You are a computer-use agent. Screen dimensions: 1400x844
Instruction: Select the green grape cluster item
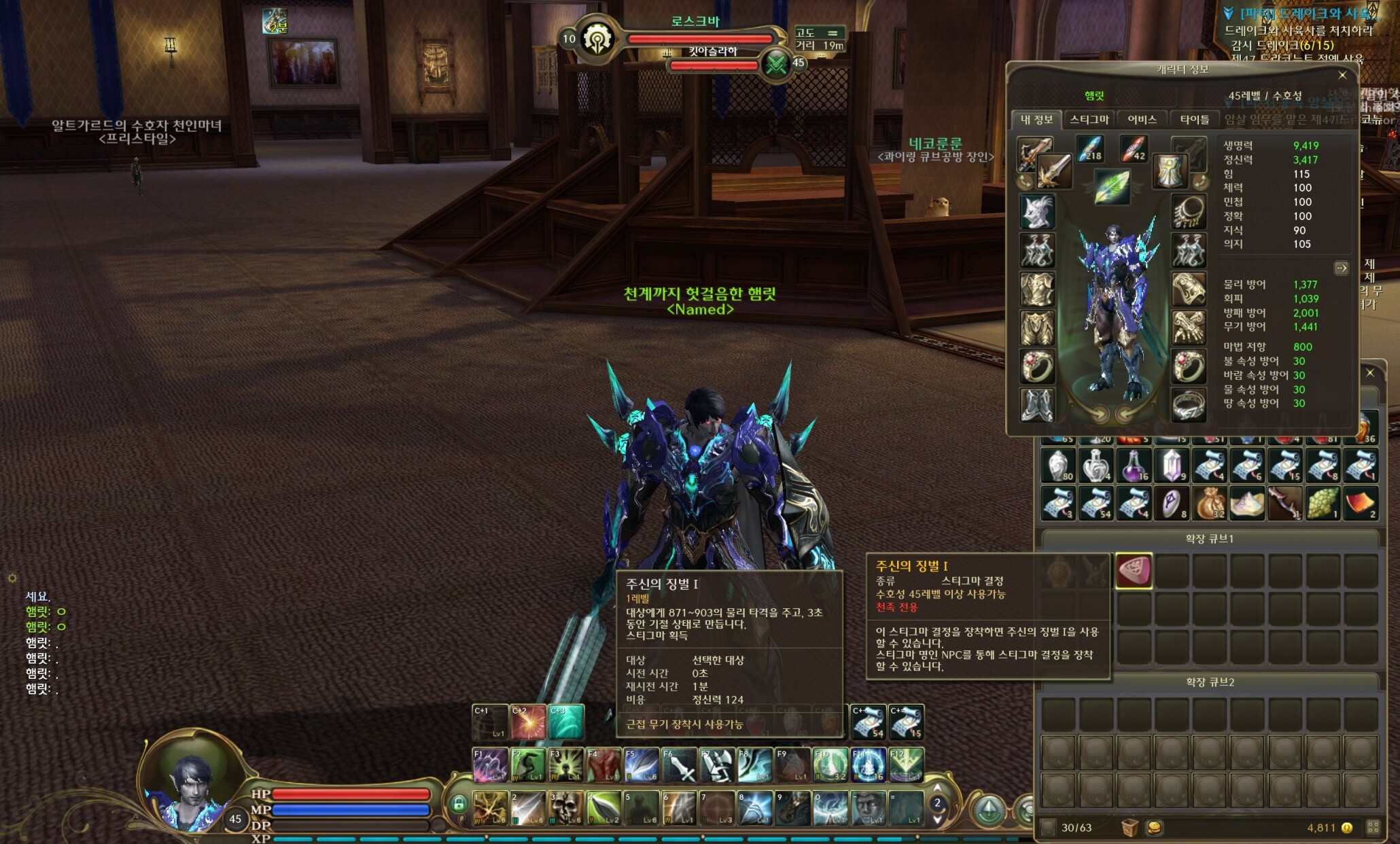point(1323,504)
